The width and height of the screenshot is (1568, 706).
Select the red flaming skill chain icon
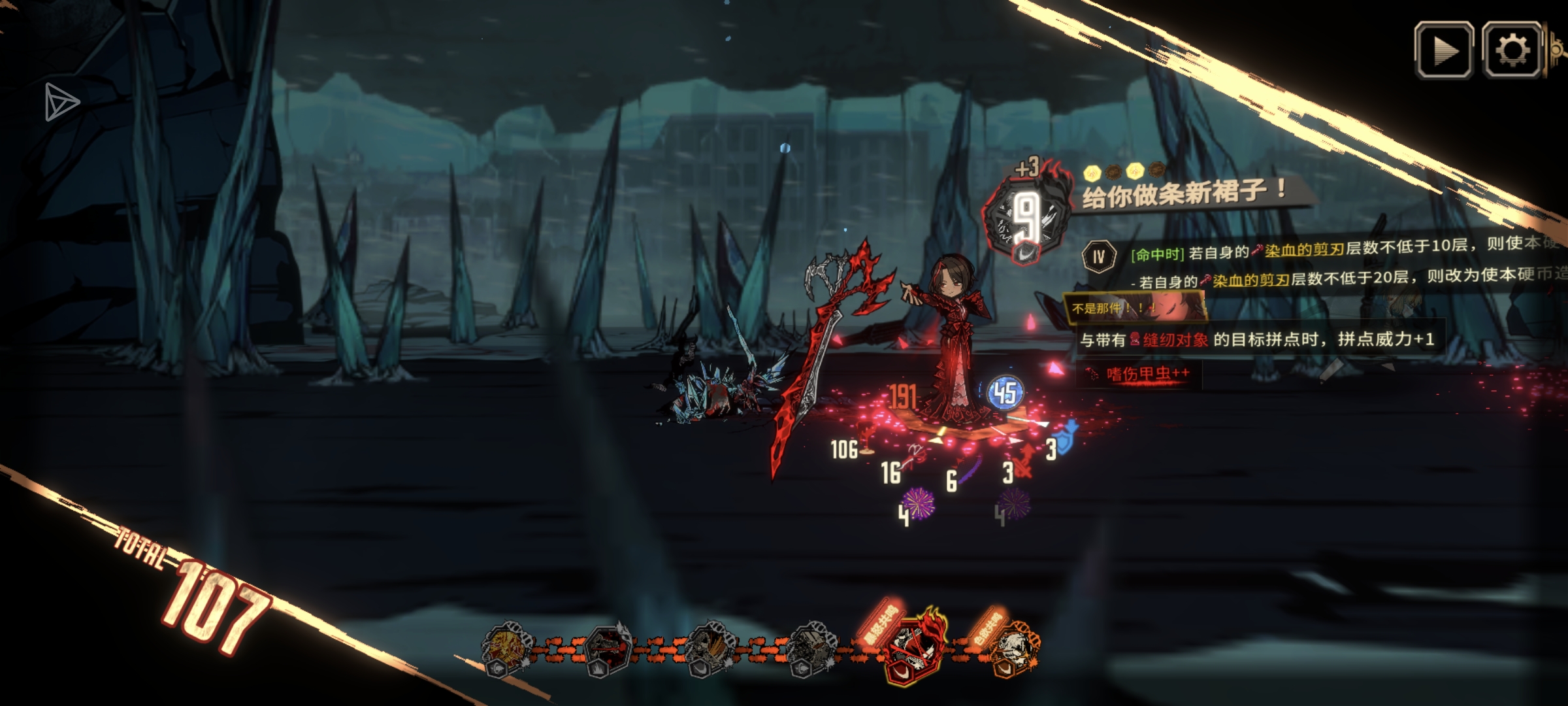(913, 647)
